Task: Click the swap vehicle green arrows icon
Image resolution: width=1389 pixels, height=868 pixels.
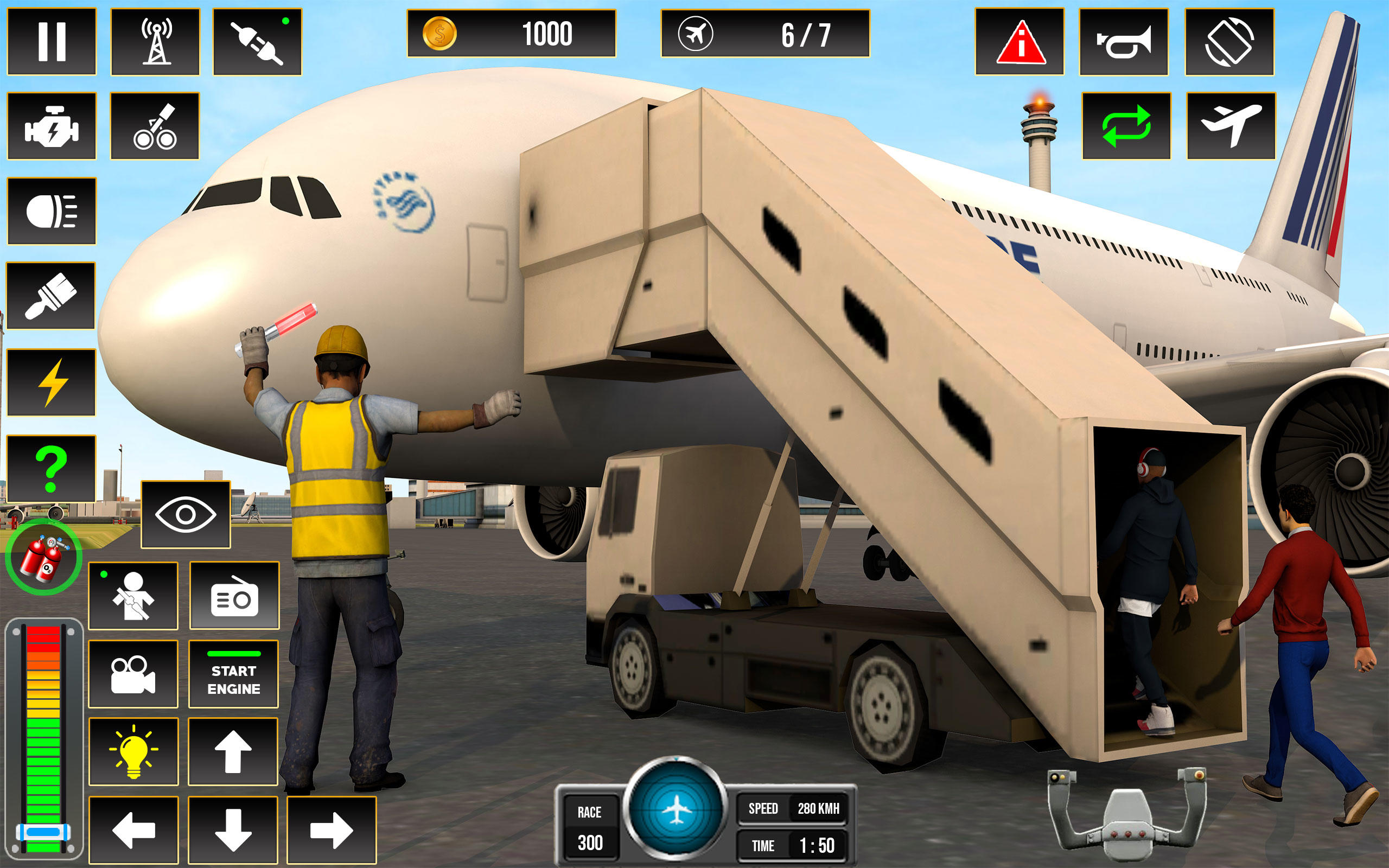Action: point(1126,125)
